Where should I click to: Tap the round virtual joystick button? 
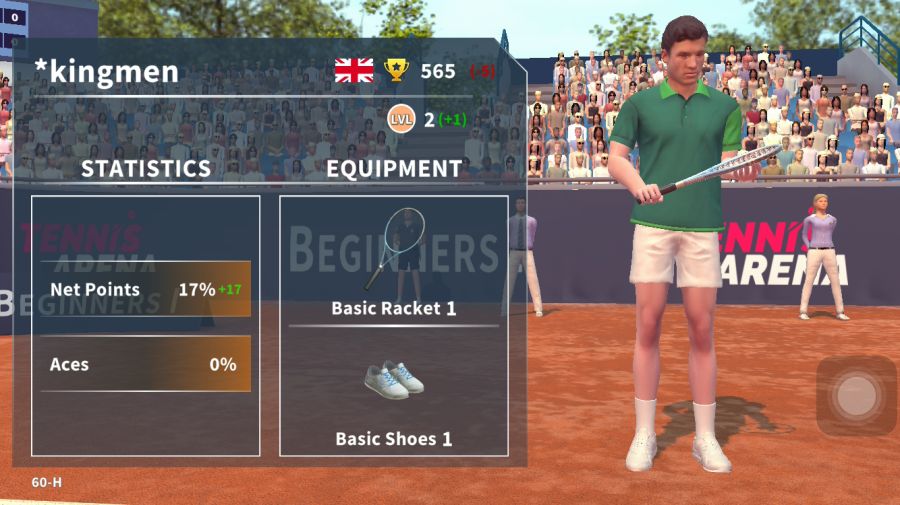point(856,396)
